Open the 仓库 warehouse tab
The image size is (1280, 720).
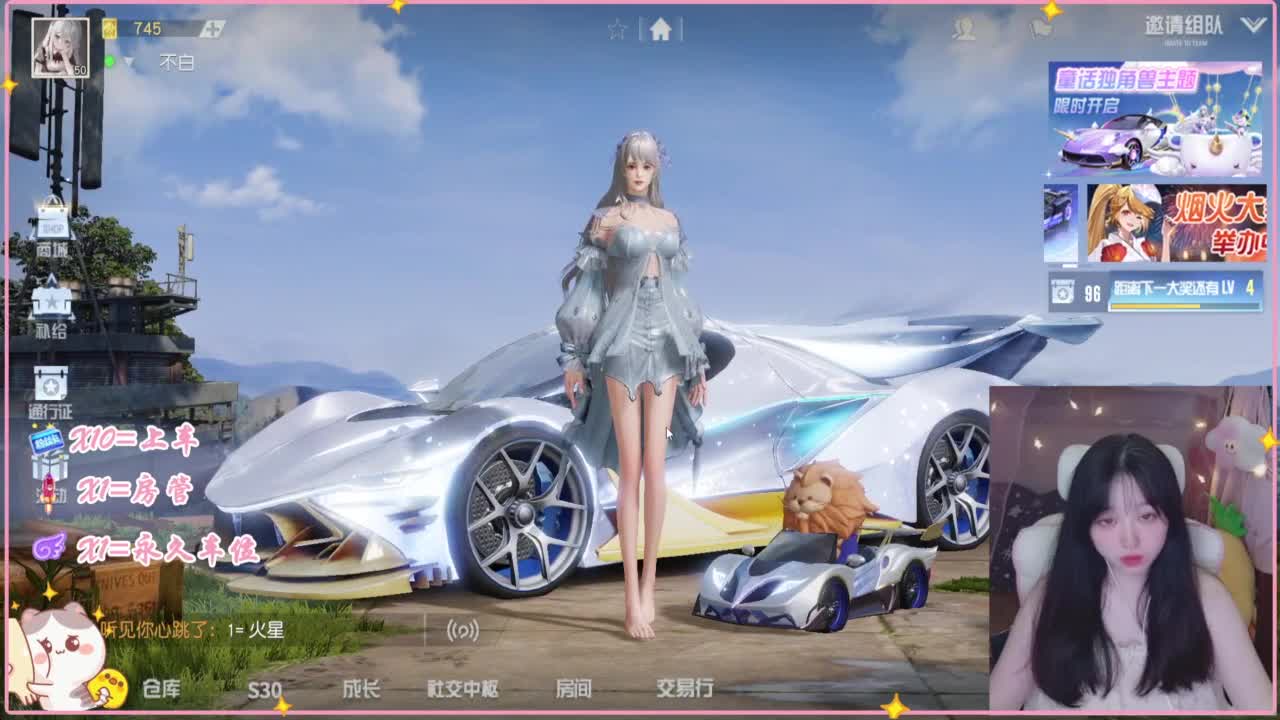pyautogui.click(x=160, y=690)
